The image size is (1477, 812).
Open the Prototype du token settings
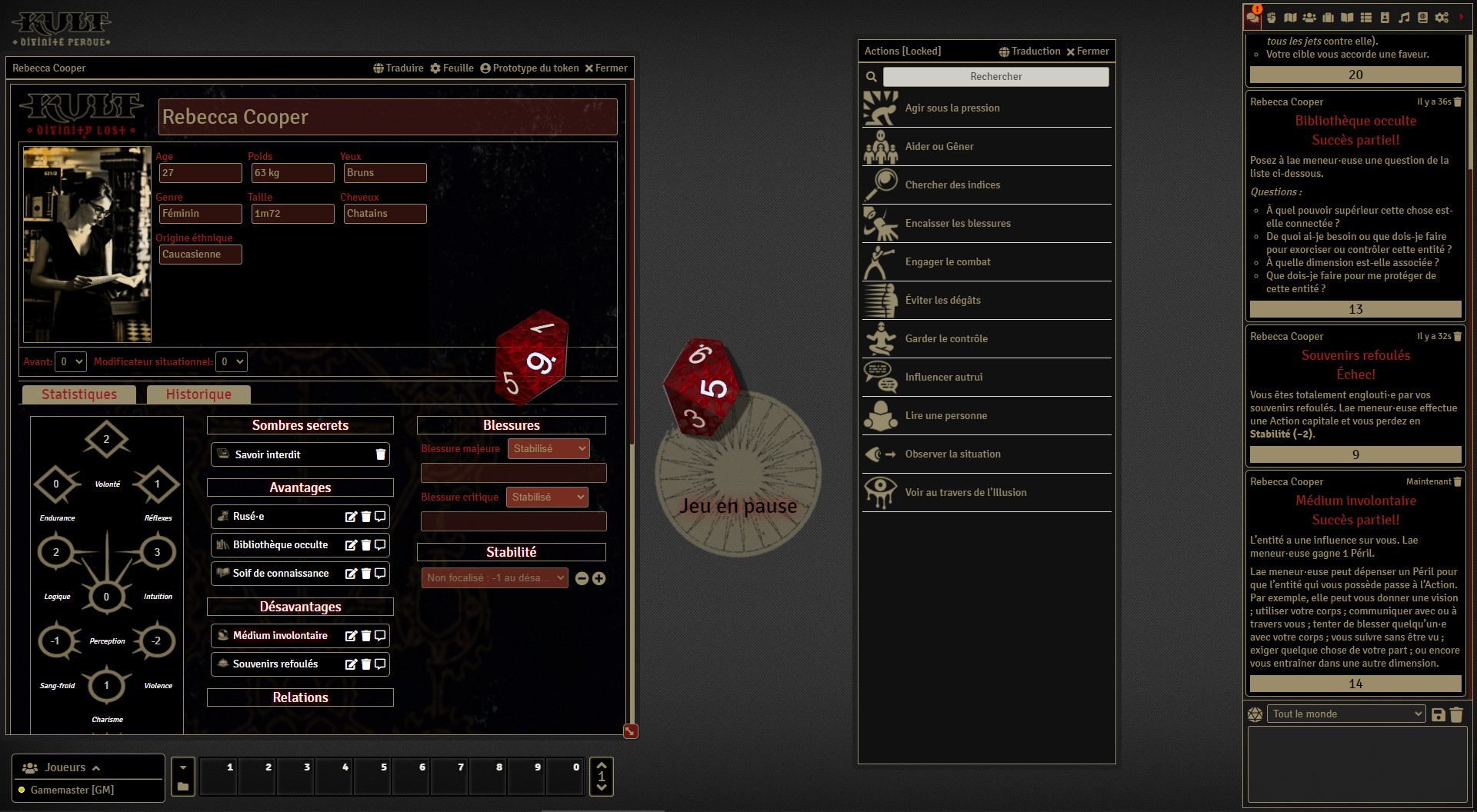click(529, 68)
